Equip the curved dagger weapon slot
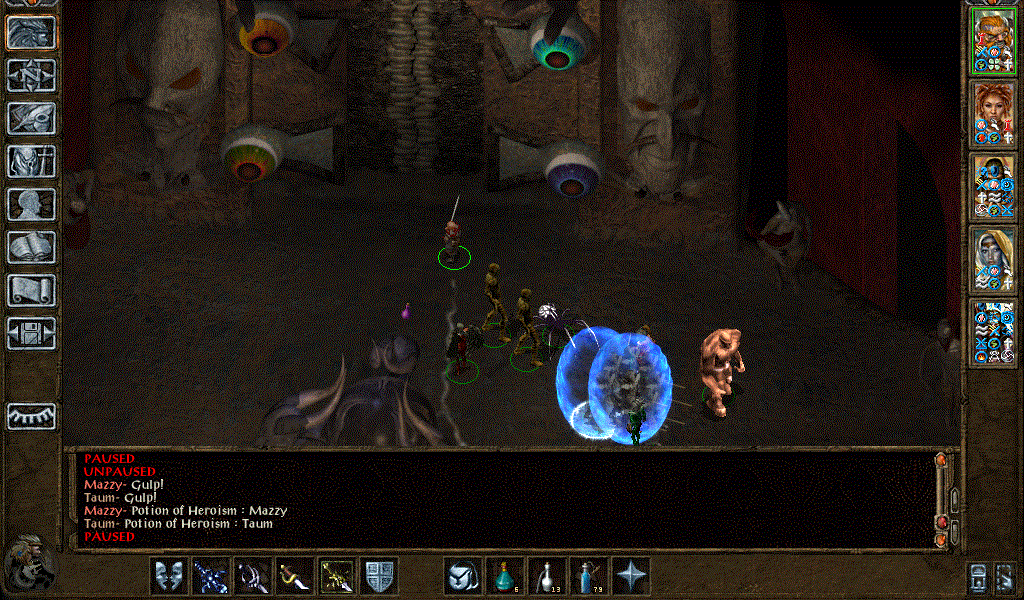Viewport: 1024px width, 600px height. tap(295, 576)
